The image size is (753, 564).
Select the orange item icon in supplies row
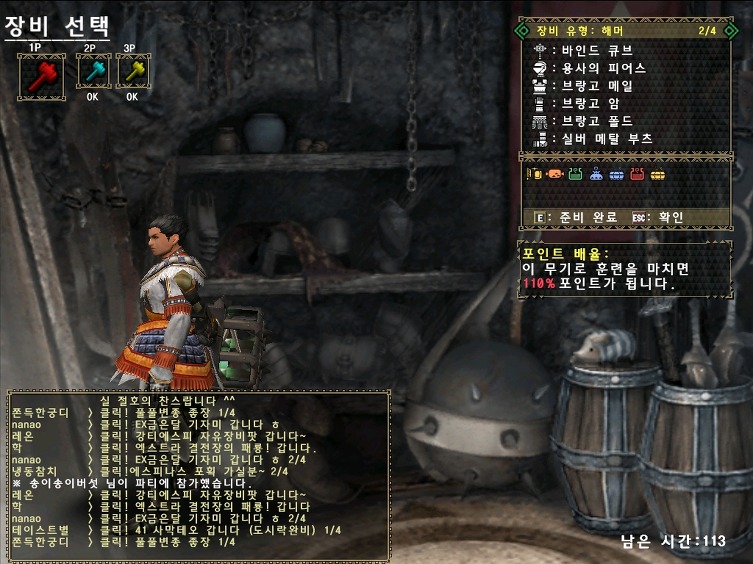pos(554,175)
